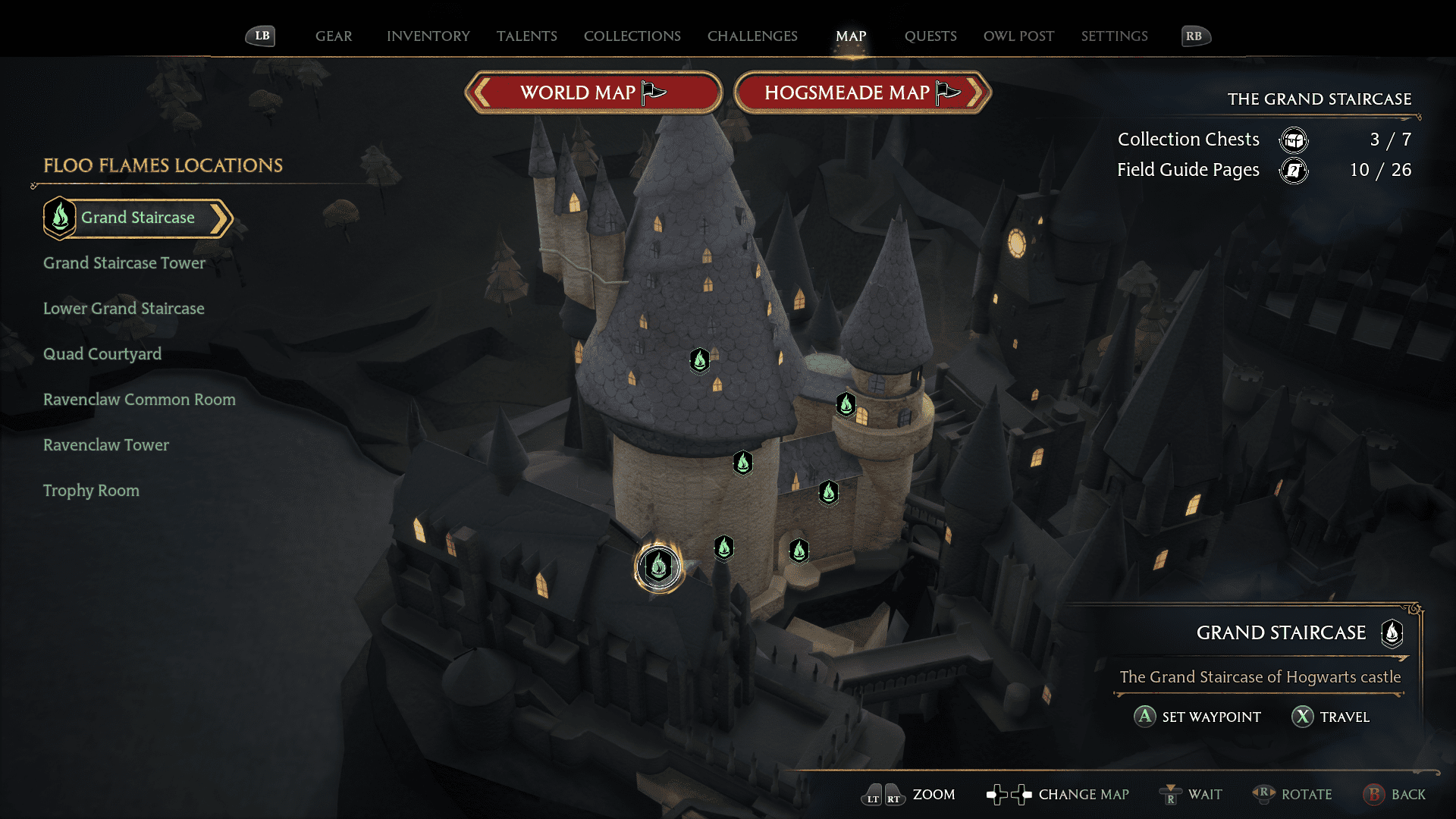Go to the Challenges tab
Viewport: 1456px width, 819px height.
752,36
